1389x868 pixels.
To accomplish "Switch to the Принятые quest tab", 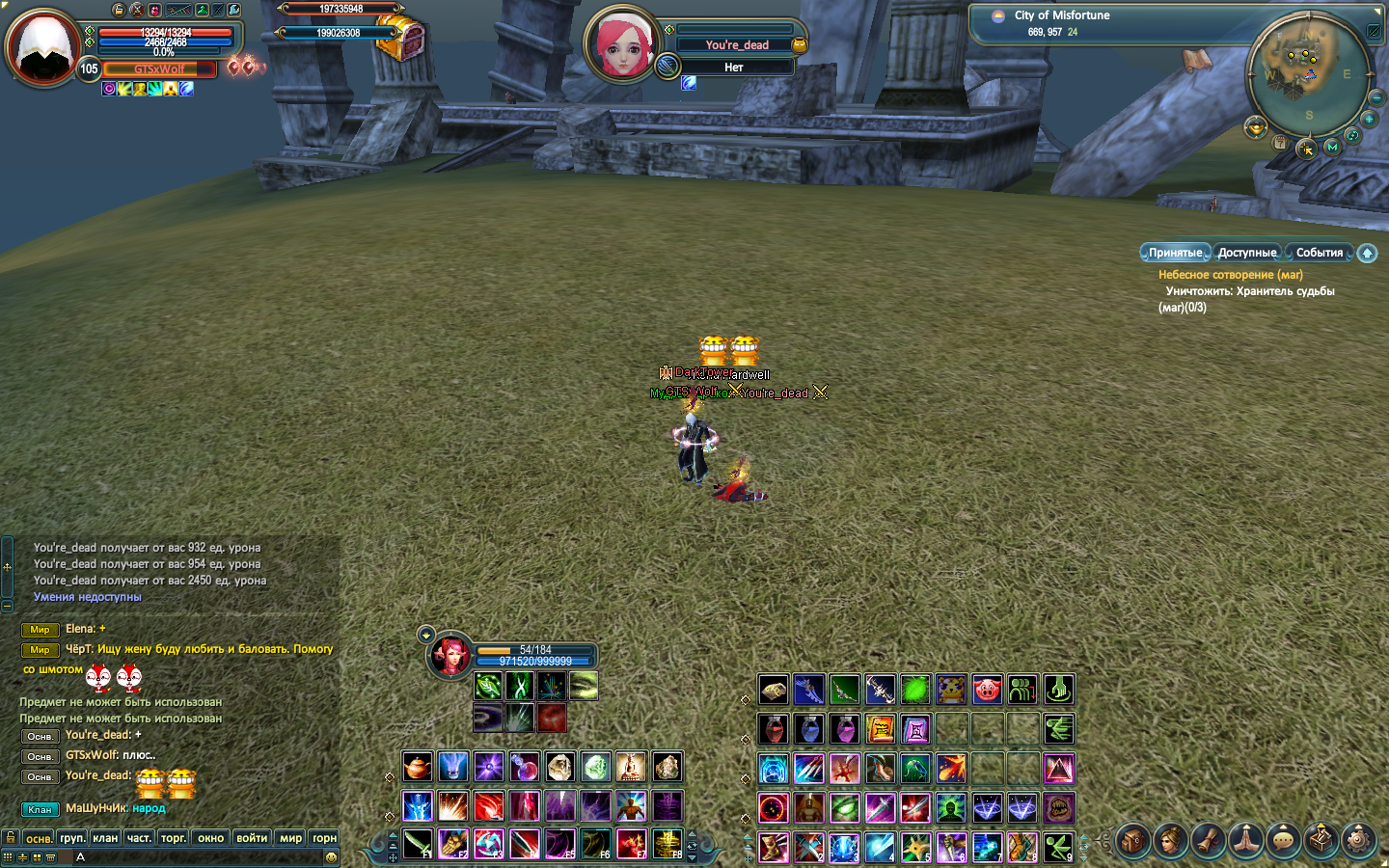I will coord(1175,253).
